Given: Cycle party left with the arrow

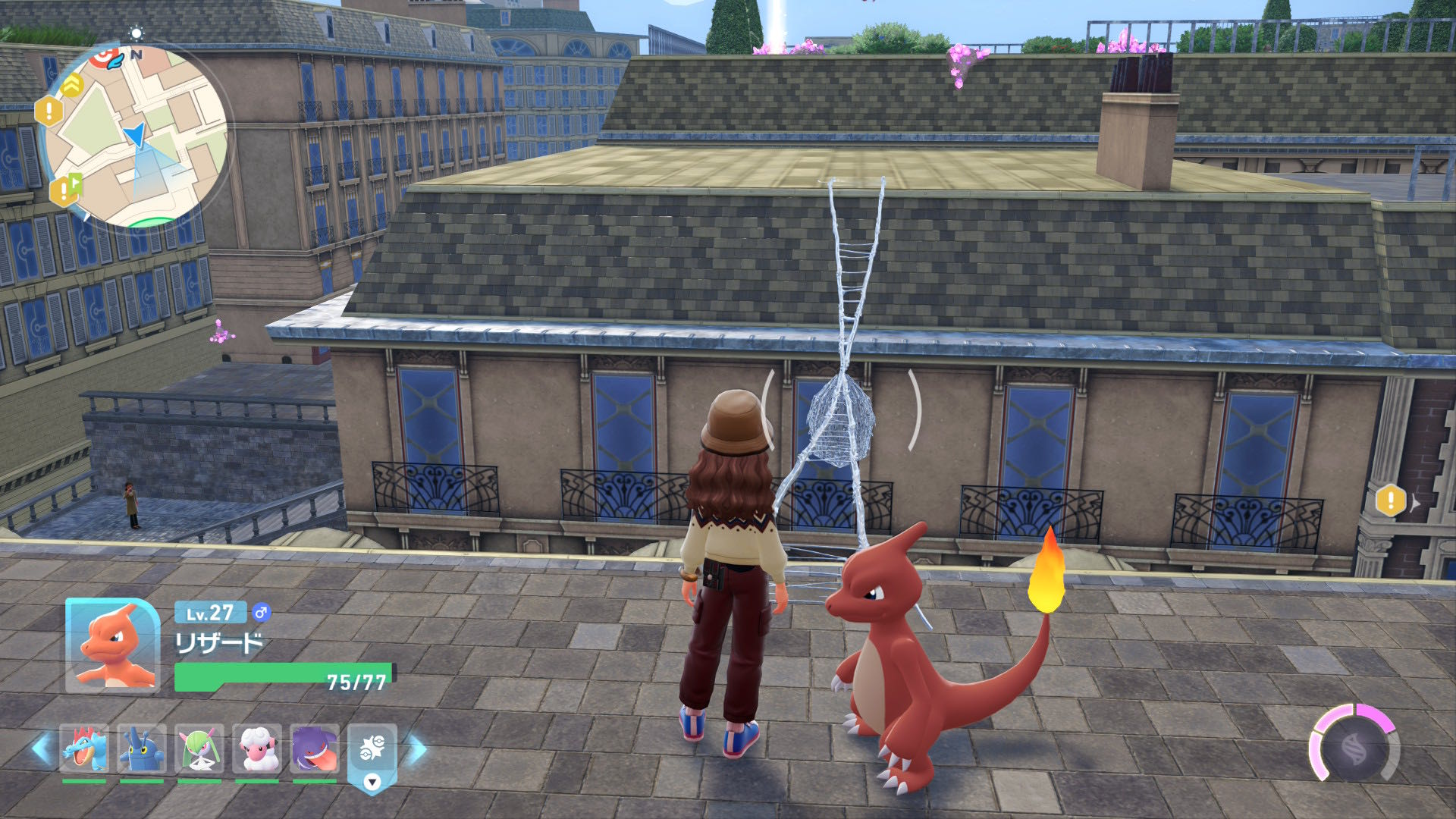Looking at the screenshot, I should 41,748.
